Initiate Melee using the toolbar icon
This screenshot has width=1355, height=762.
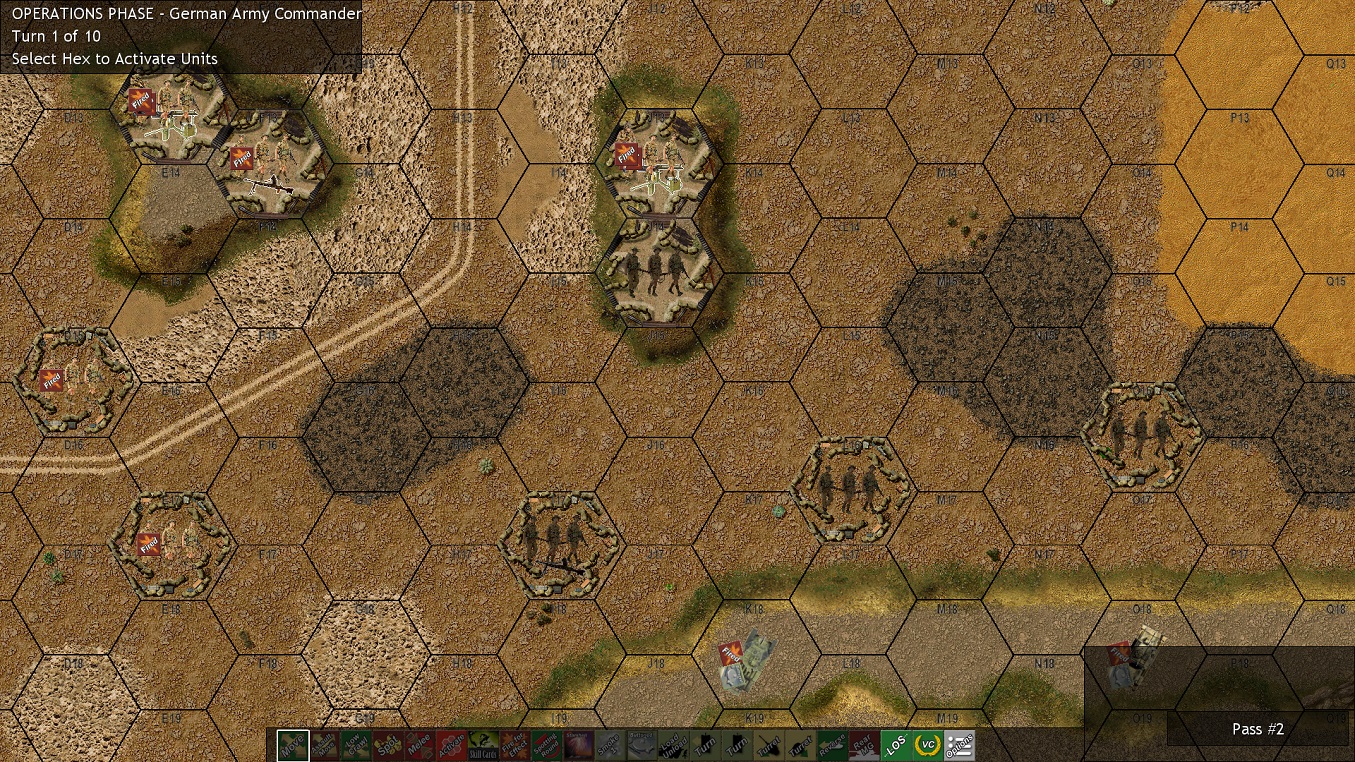click(419, 745)
